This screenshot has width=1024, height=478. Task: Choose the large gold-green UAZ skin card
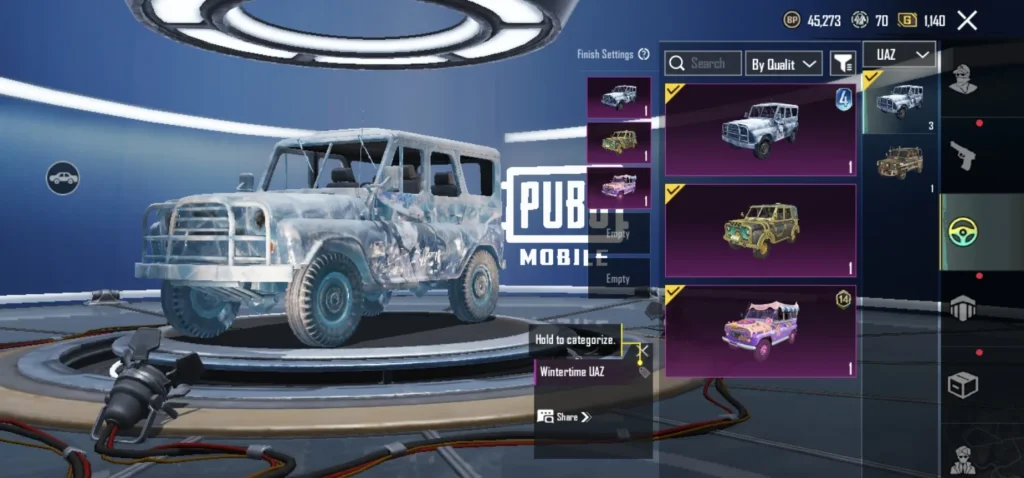coord(760,229)
